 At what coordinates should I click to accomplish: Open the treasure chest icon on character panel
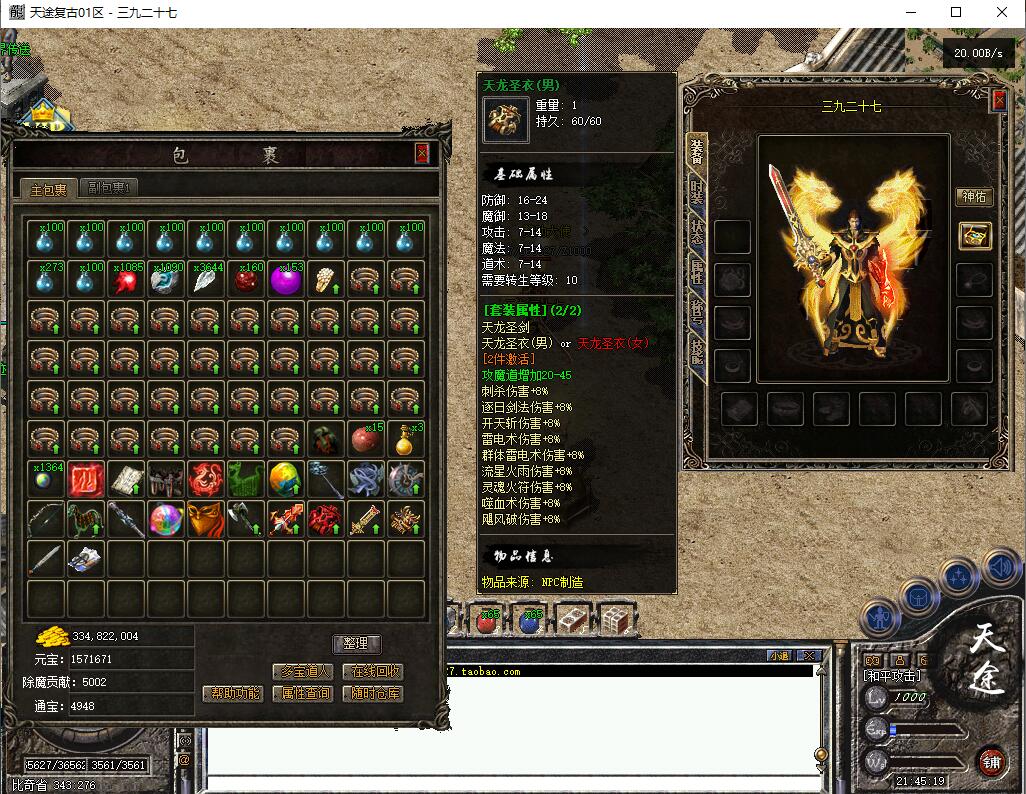click(974, 236)
